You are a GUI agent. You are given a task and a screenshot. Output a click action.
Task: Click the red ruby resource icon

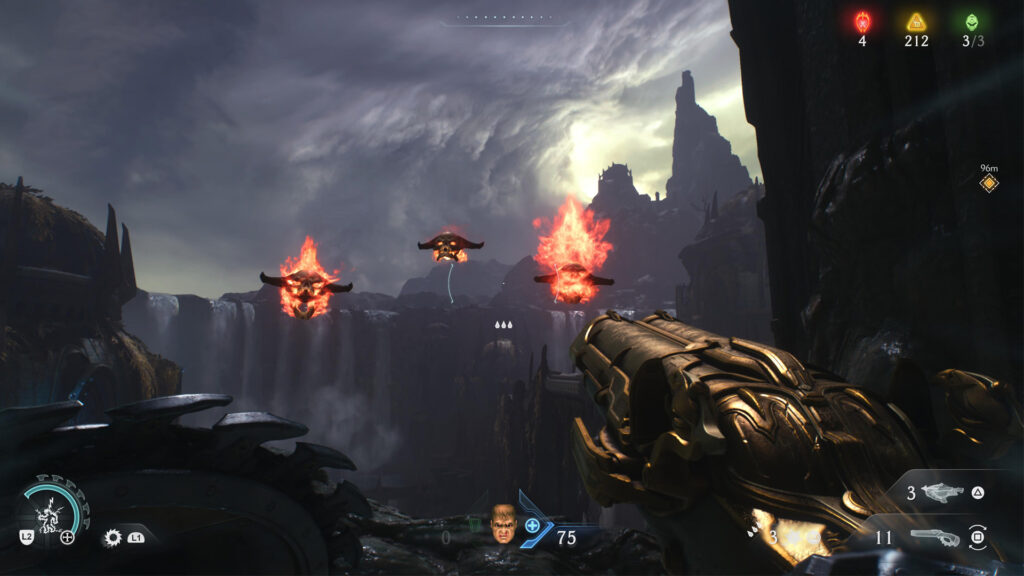pyautogui.click(x=862, y=21)
